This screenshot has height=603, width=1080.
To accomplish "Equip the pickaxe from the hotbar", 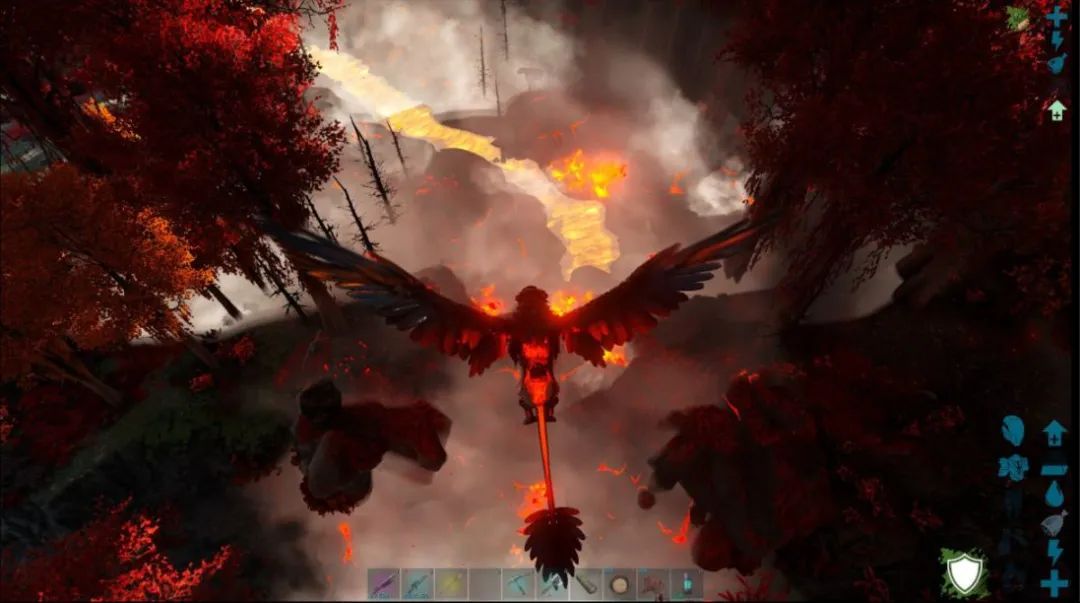I will [x=519, y=584].
